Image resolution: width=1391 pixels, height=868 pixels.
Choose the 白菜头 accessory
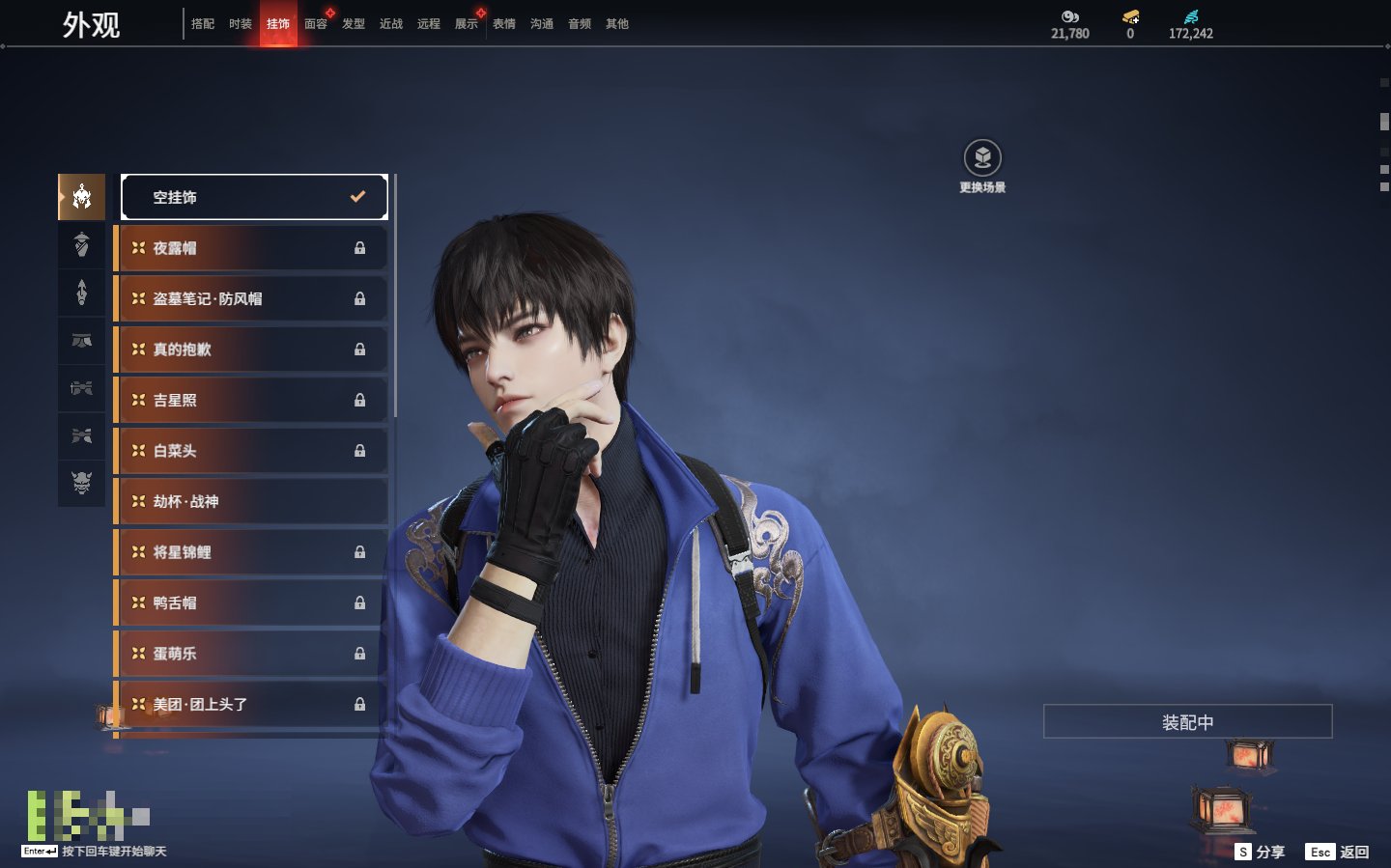pyautogui.click(x=251, y=451)
